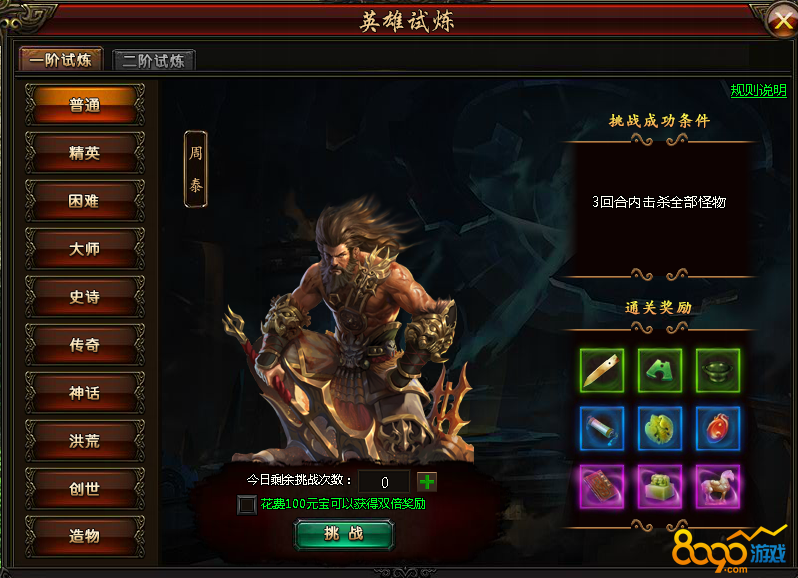Screen dimensions: 798x578
Task: Switch to the 一阶试炼 tab
Action: [x=60, y=60]
